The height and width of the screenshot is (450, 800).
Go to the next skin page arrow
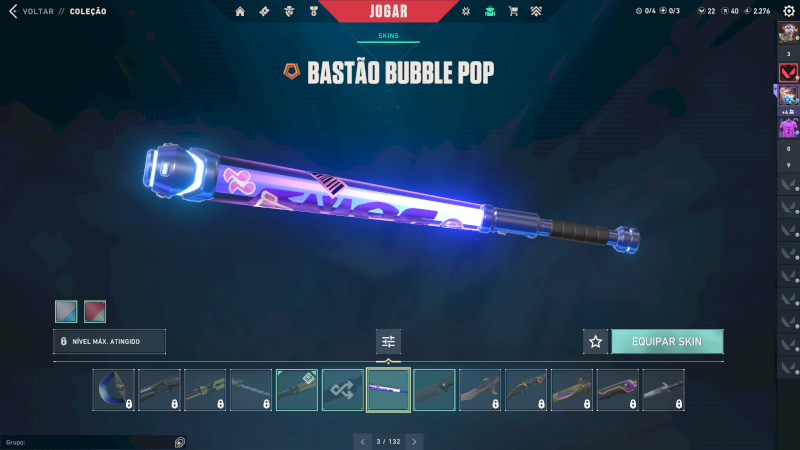(415, 440)
